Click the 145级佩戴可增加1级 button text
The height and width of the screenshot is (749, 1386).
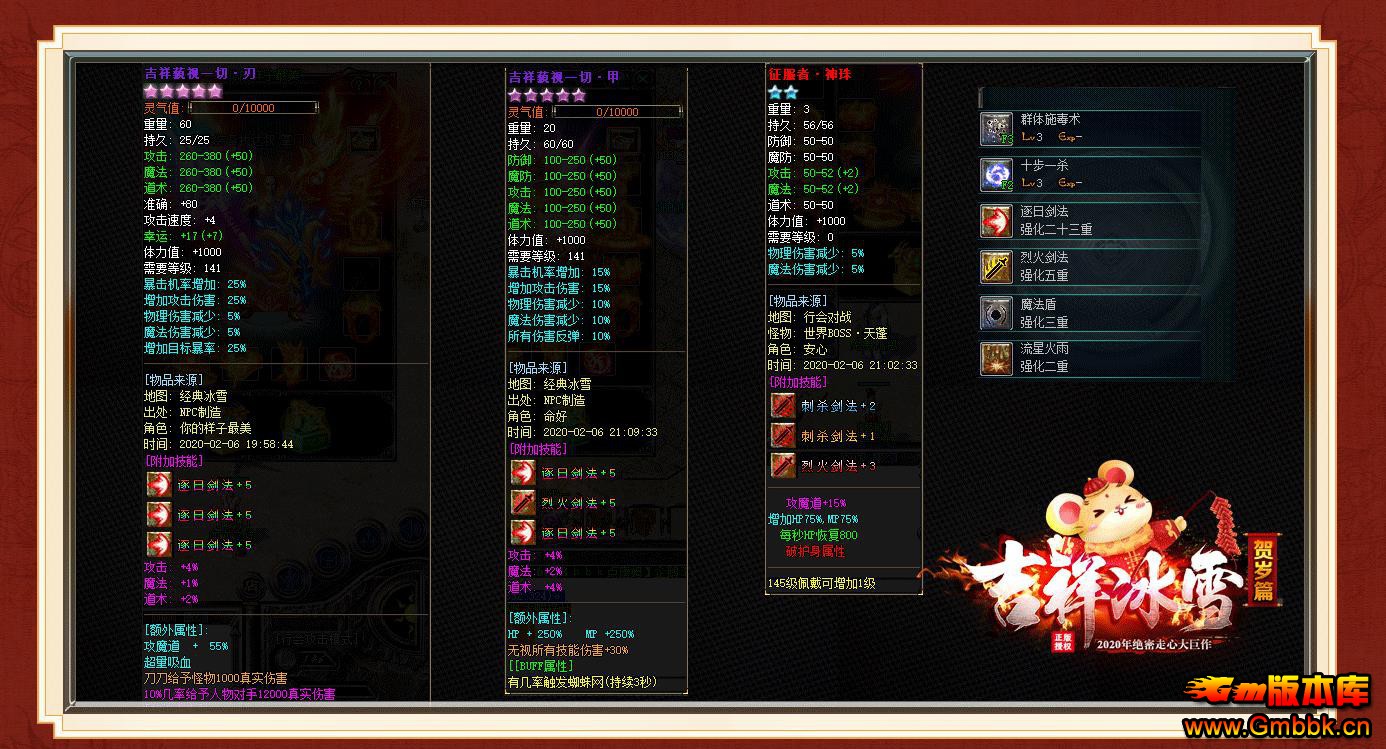(822, 583)
